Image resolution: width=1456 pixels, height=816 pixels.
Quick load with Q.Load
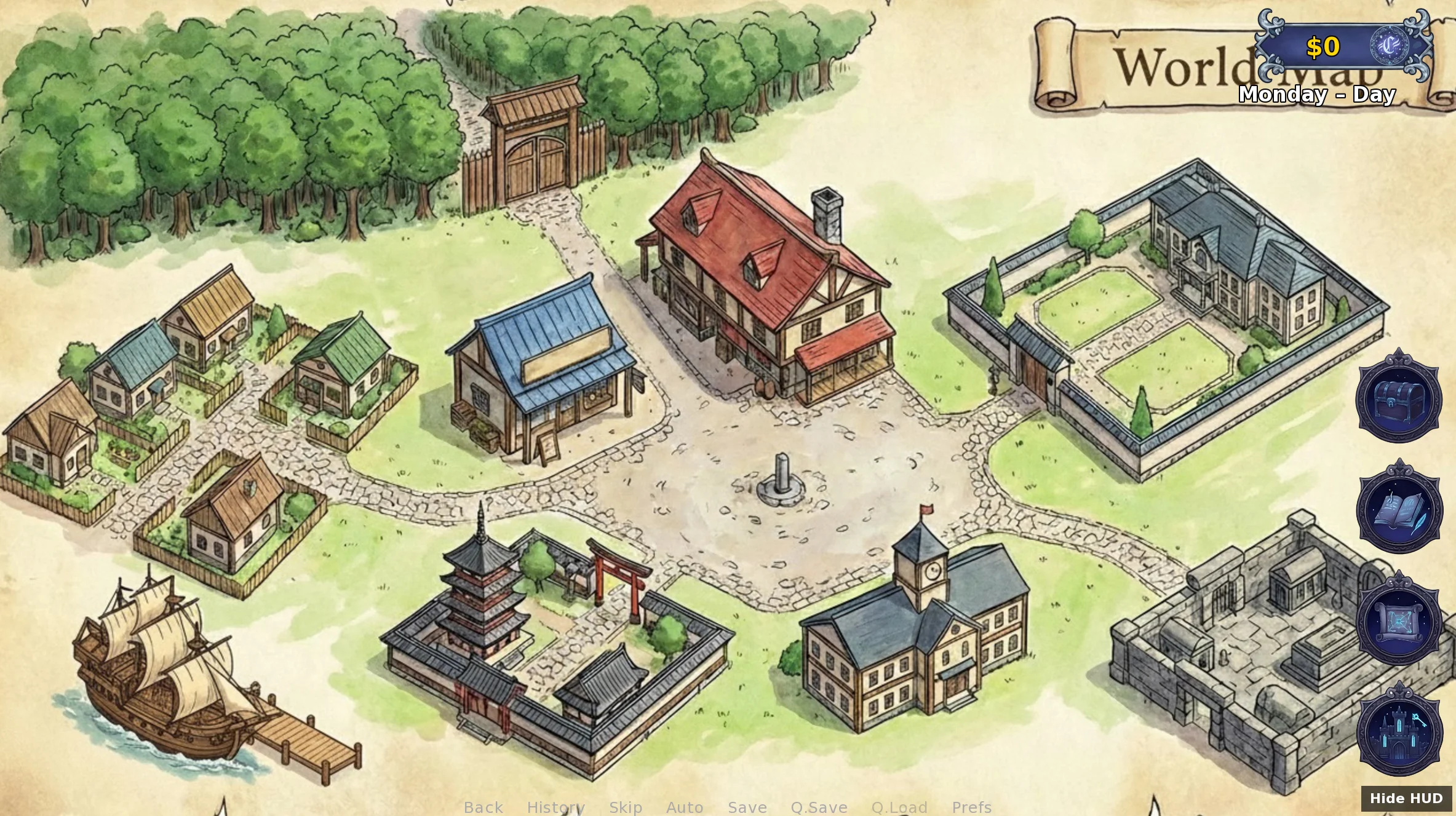click(899, 807)
